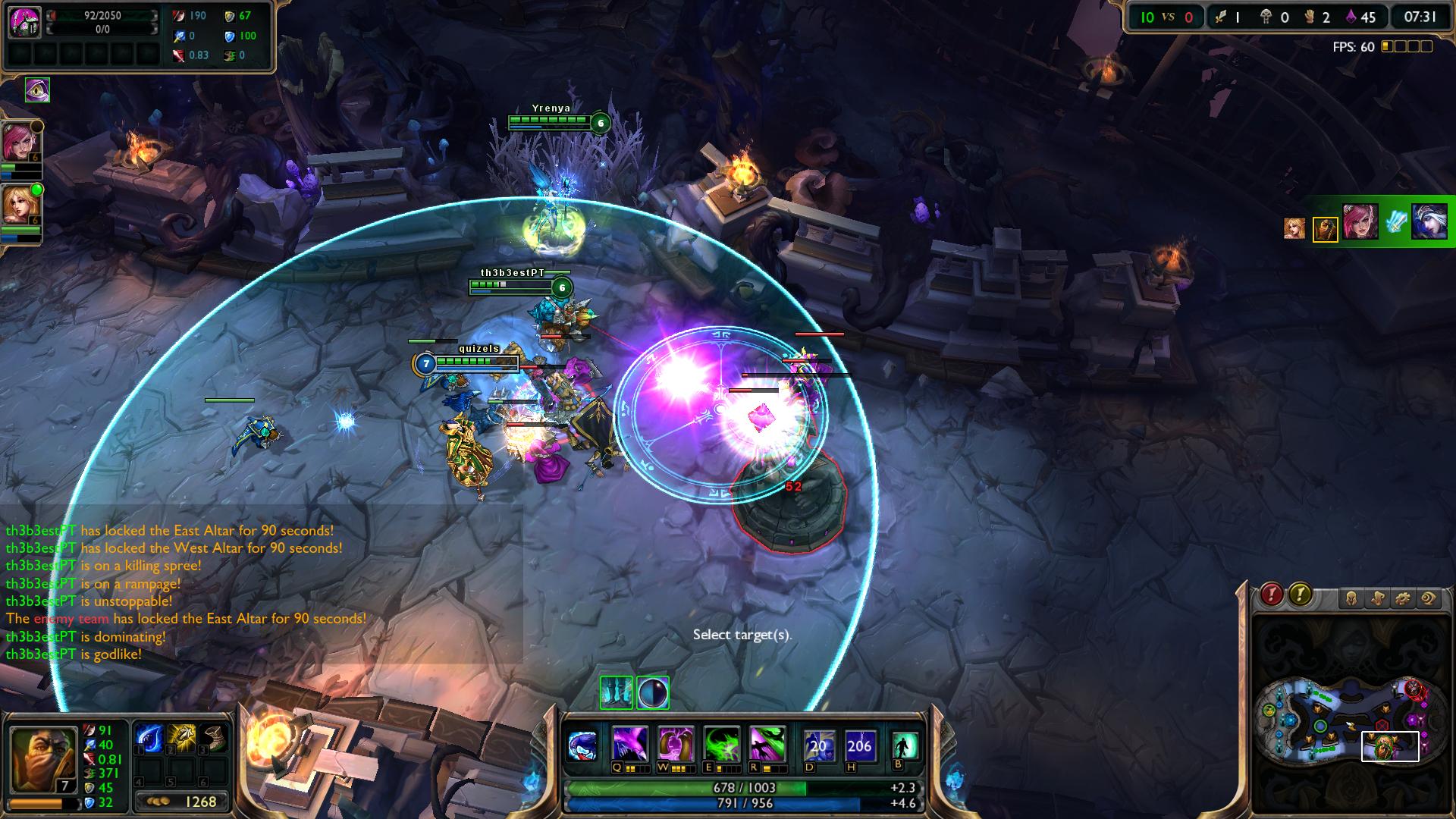This screenshot has width=1456, height=819.
Task: Select the blonde ally portrait on the left
Action: (19, 204)
